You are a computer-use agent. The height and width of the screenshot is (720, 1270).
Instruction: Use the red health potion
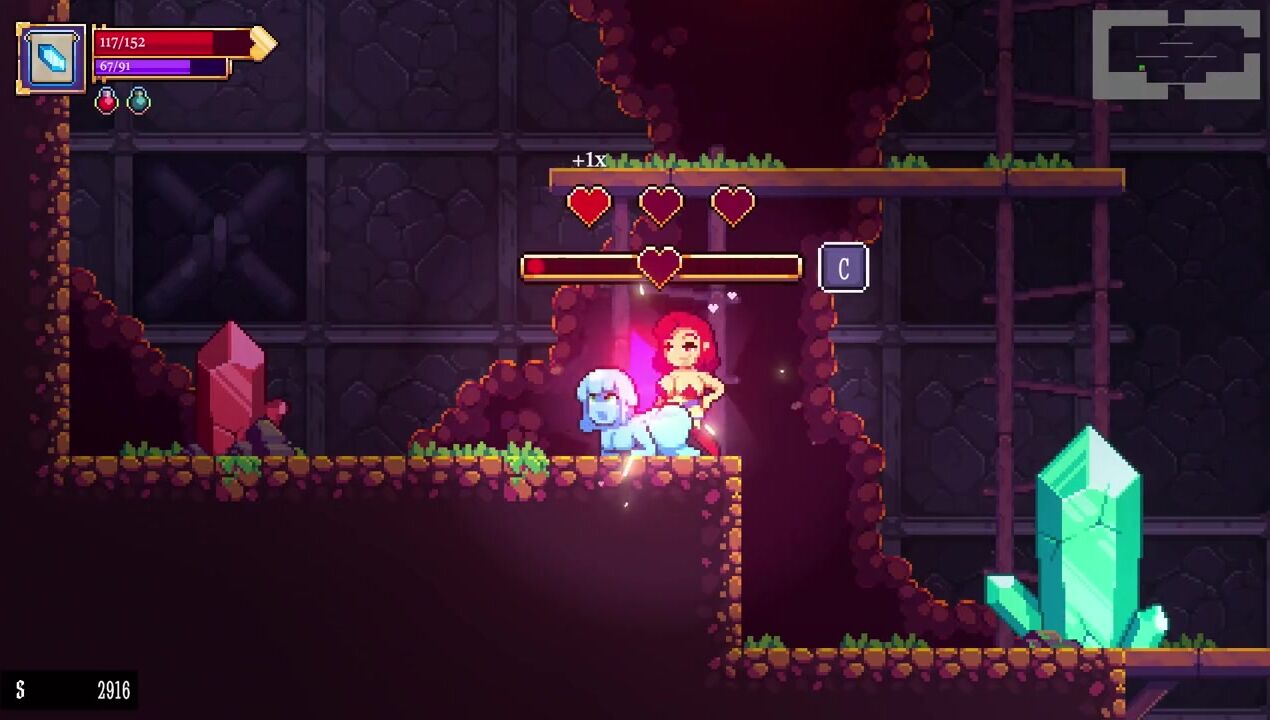(x=107, y=101)
